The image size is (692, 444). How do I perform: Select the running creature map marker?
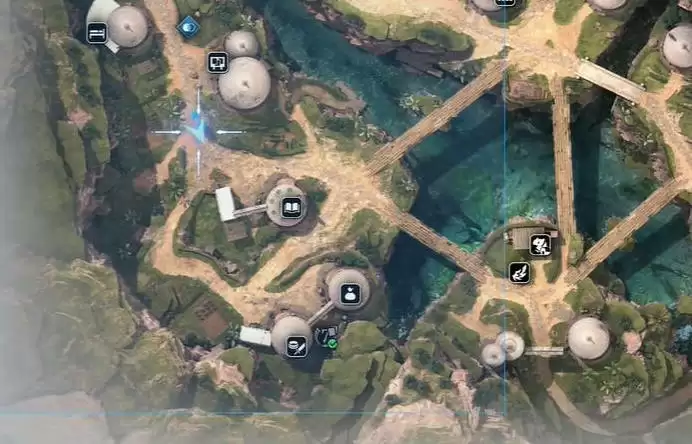coord(540,243)
